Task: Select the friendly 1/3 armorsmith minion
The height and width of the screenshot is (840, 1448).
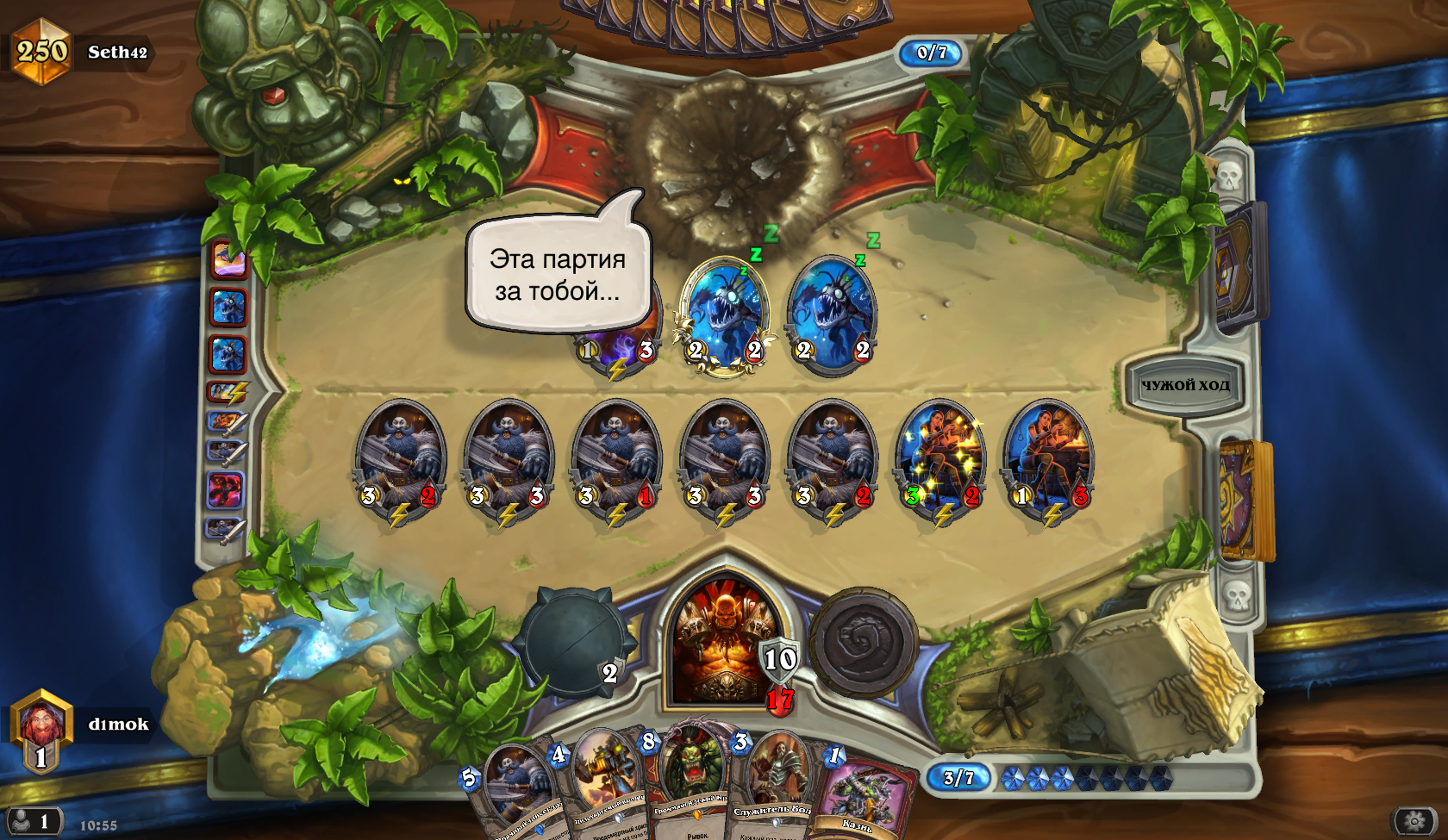Action: pyautogui.click(x=1049, y=461)
